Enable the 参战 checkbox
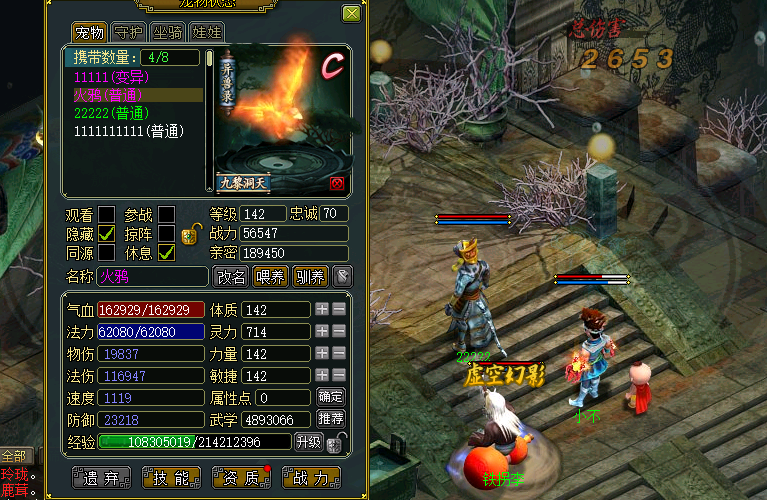This screenshot has height=500, width=767. pyautogui.click(x=166, y=214)
